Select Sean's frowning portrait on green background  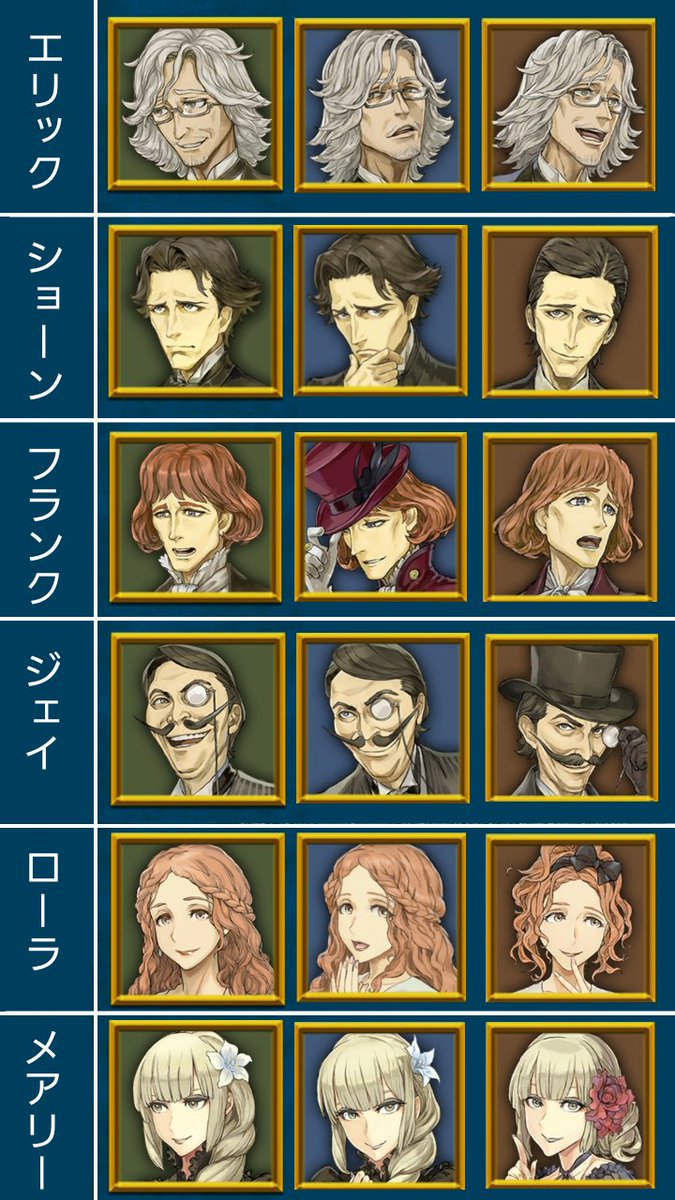[x=195, y=312]
